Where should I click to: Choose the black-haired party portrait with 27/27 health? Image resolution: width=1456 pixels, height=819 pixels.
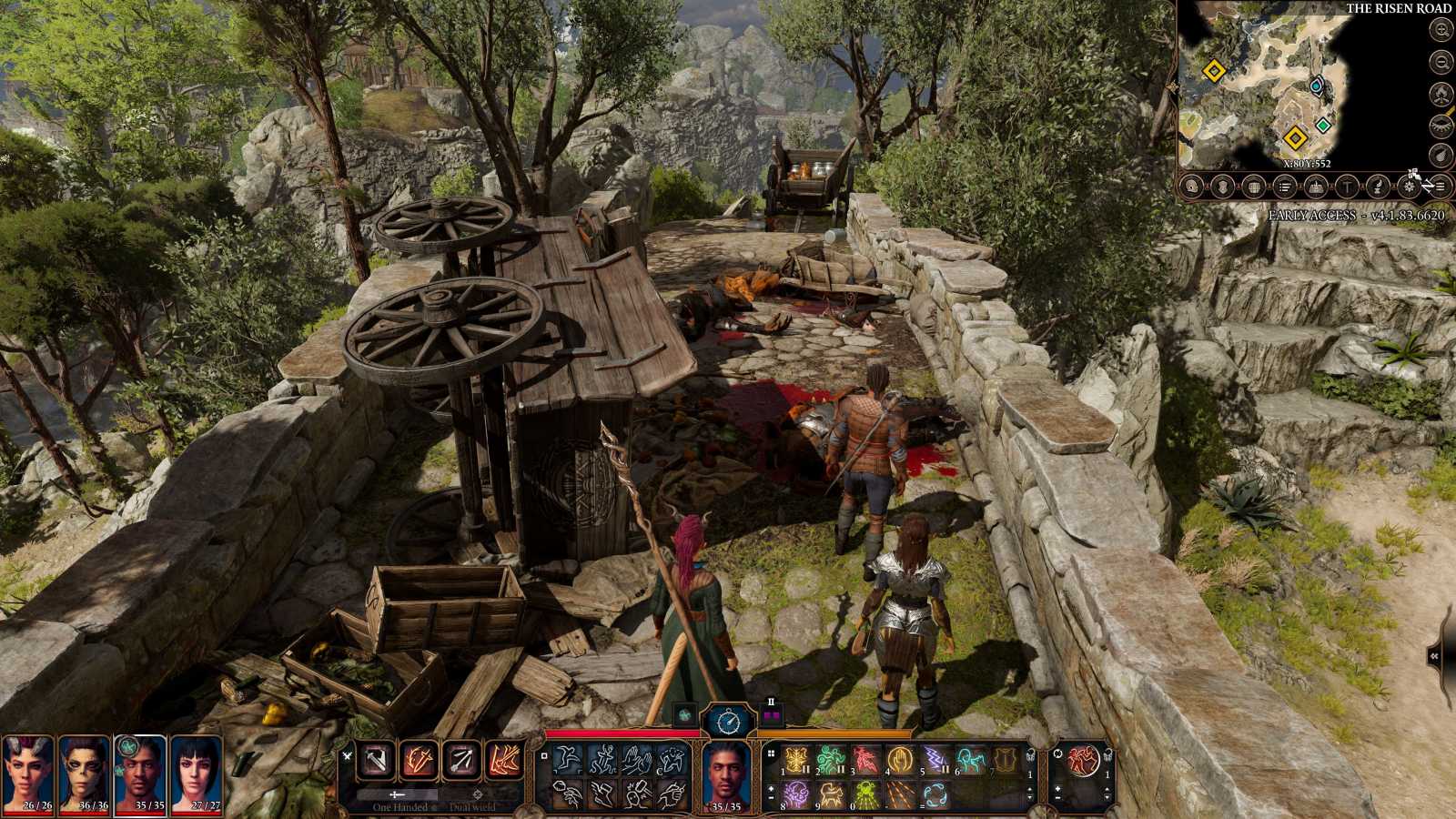click(x=196, y=769)
